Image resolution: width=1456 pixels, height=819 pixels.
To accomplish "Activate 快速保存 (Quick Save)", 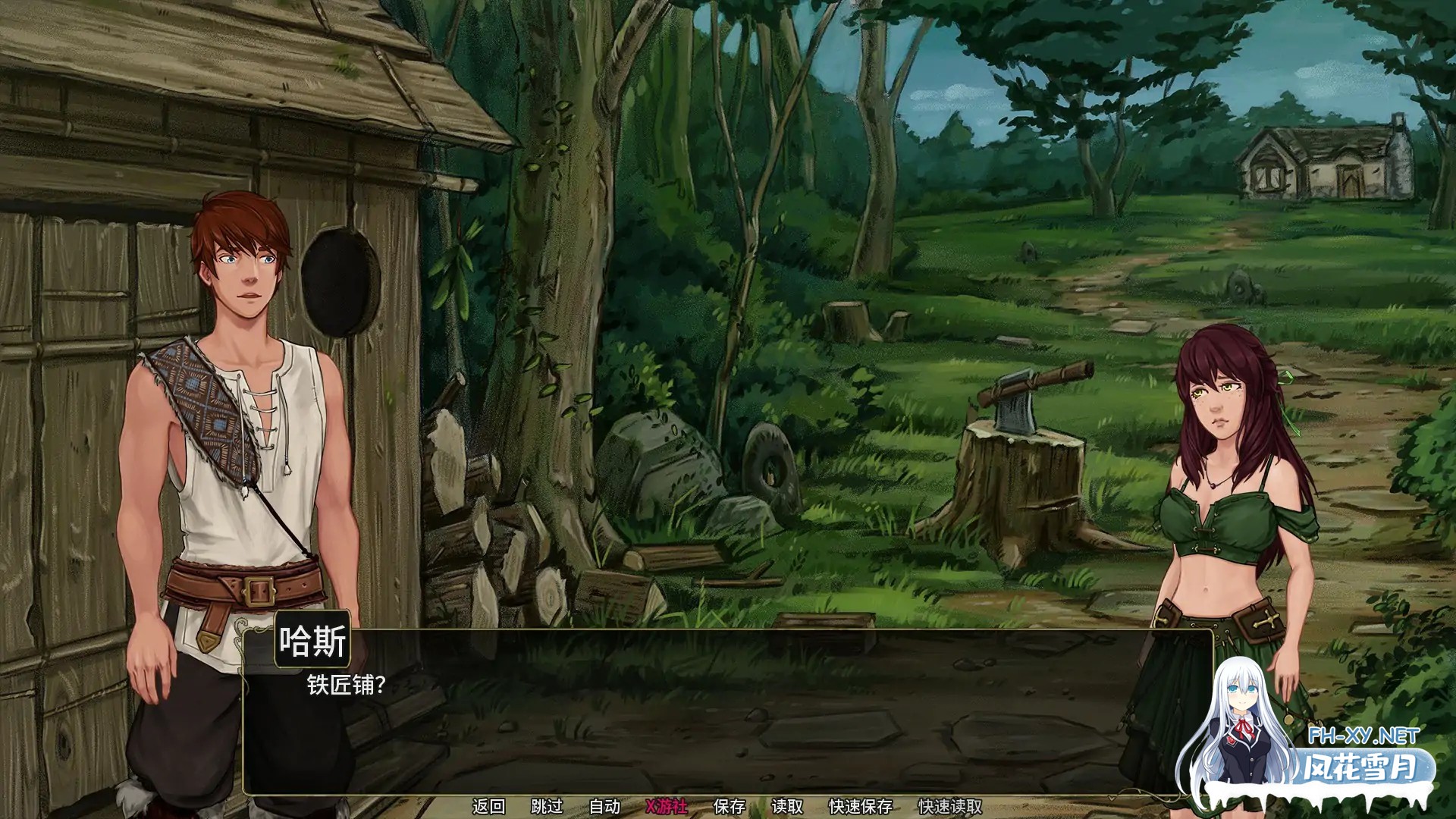I will (861, 805).
